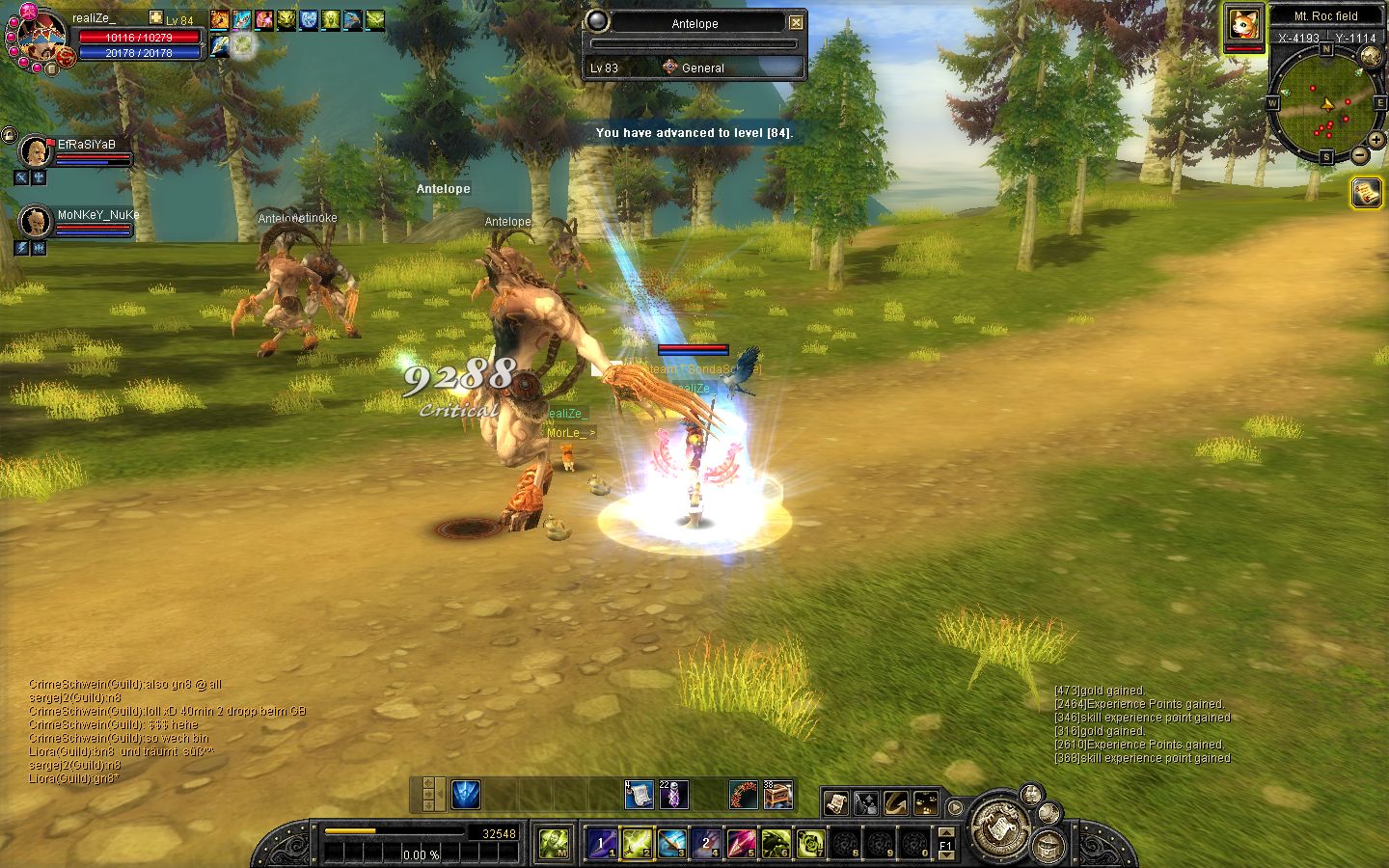The height and width of the screenshot is (868, 1389).
Task: Open the world map globe button
Action: click(x=1370, y=56)
